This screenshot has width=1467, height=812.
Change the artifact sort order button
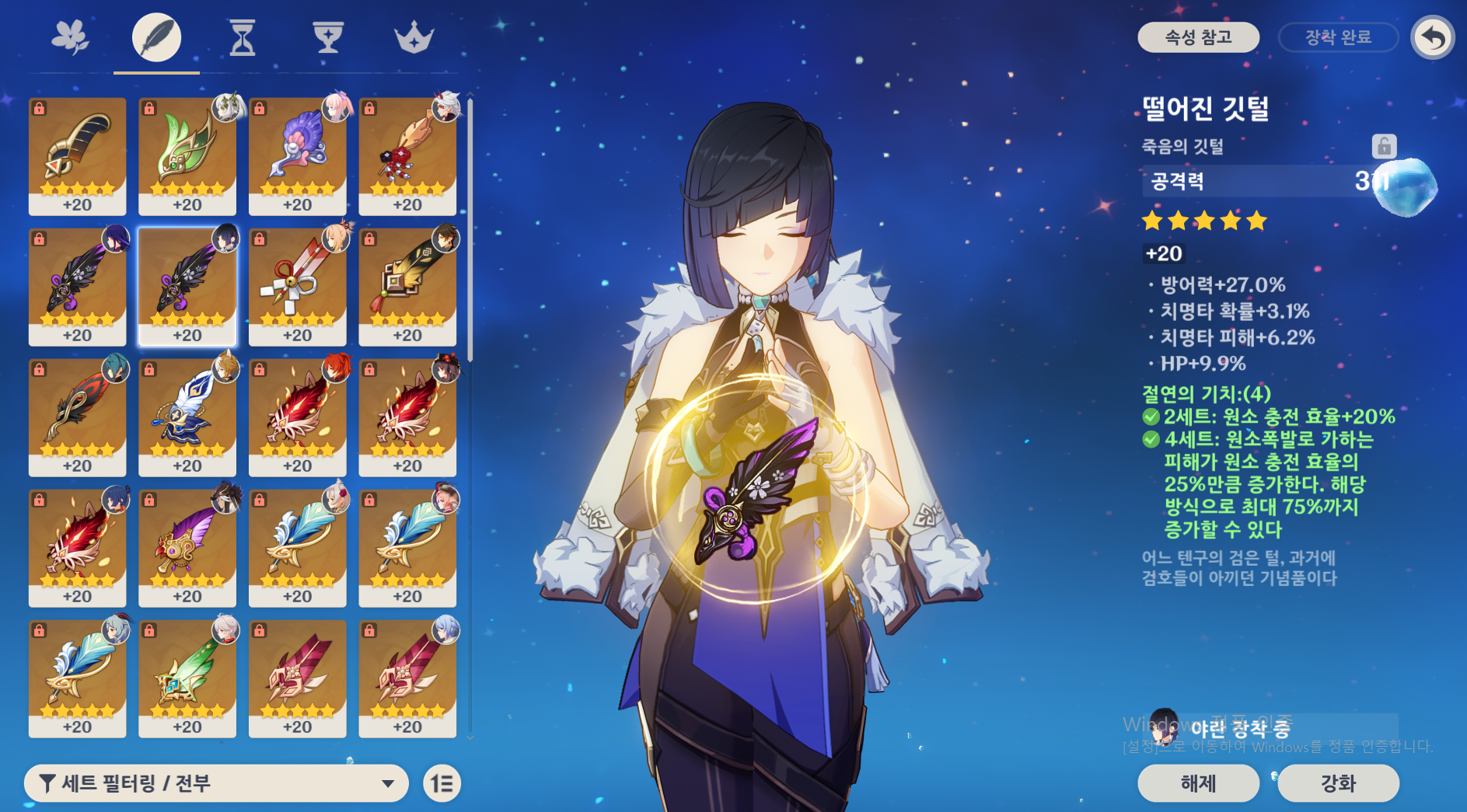click(x=442, y=783)
